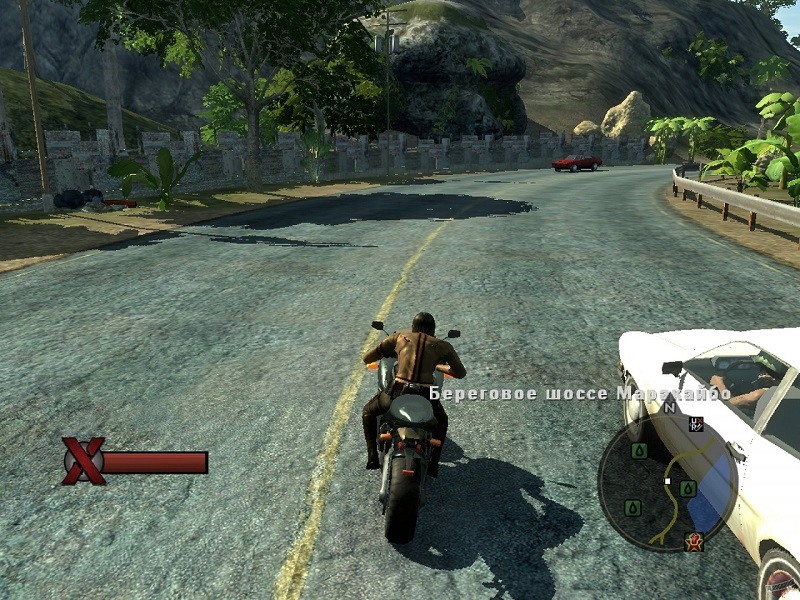Select the black-and-white marker on the minimap rim
The height and width of the screenshot is (600, 800).
(x=697, y=424)
